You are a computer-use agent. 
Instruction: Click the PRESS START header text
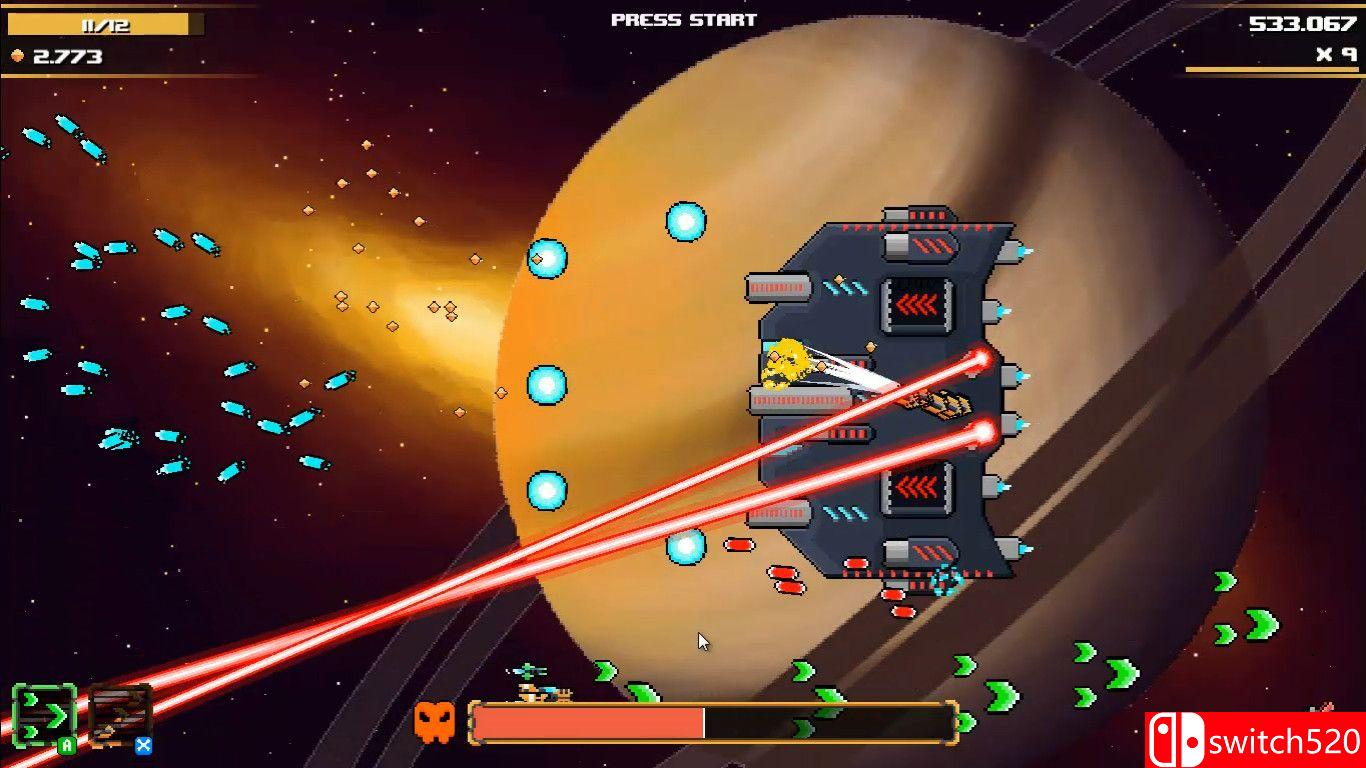coord(683,18)
